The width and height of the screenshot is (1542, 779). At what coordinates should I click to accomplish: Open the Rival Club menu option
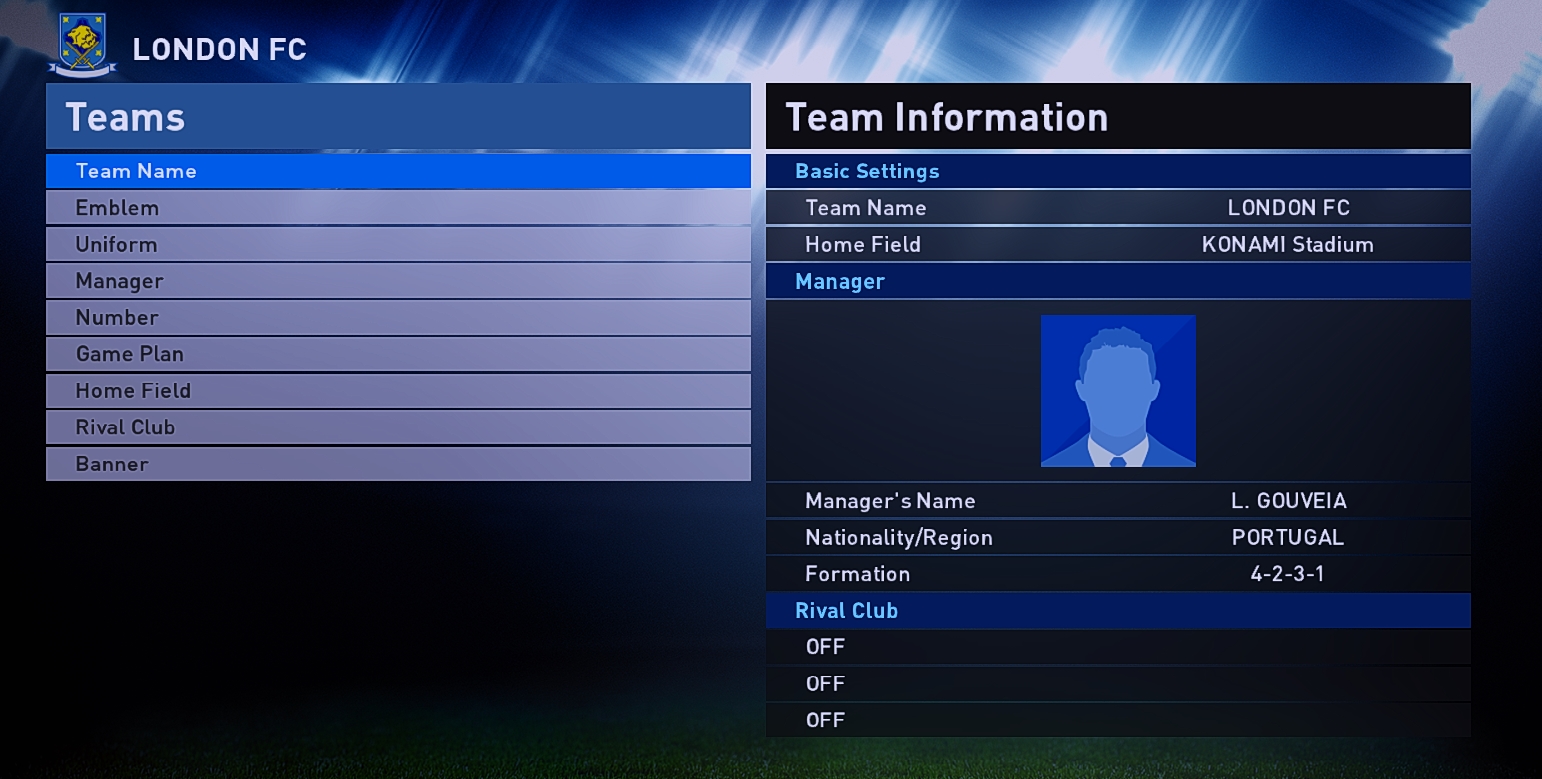tap(398, 427)
